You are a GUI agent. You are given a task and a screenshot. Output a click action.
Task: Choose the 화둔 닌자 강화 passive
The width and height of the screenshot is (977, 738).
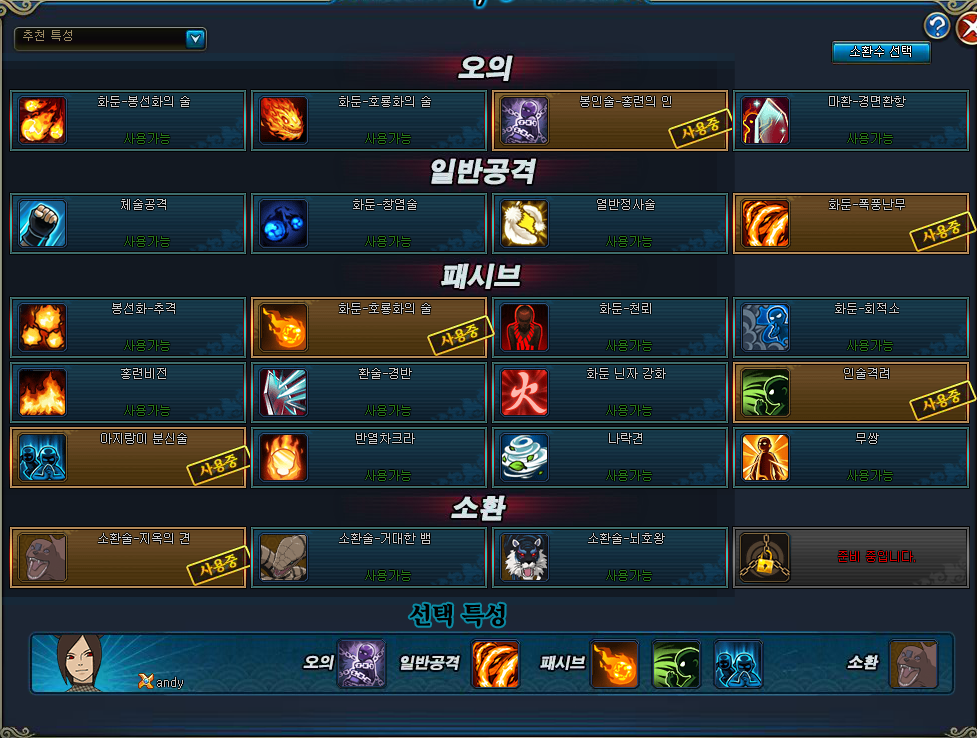(610, 393)
